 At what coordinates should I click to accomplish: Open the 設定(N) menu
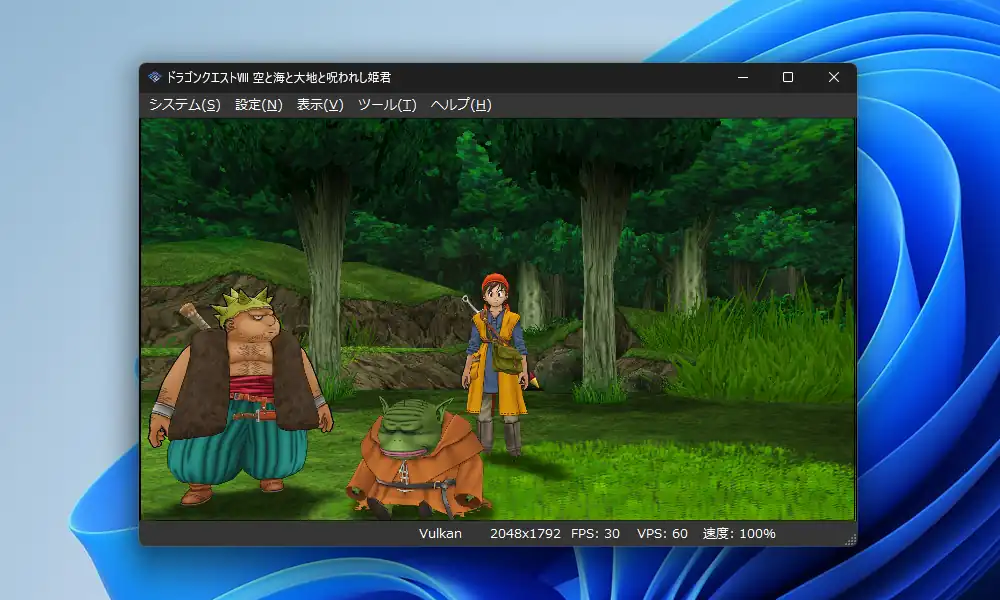pyautogui.click(x=259, y=105)
